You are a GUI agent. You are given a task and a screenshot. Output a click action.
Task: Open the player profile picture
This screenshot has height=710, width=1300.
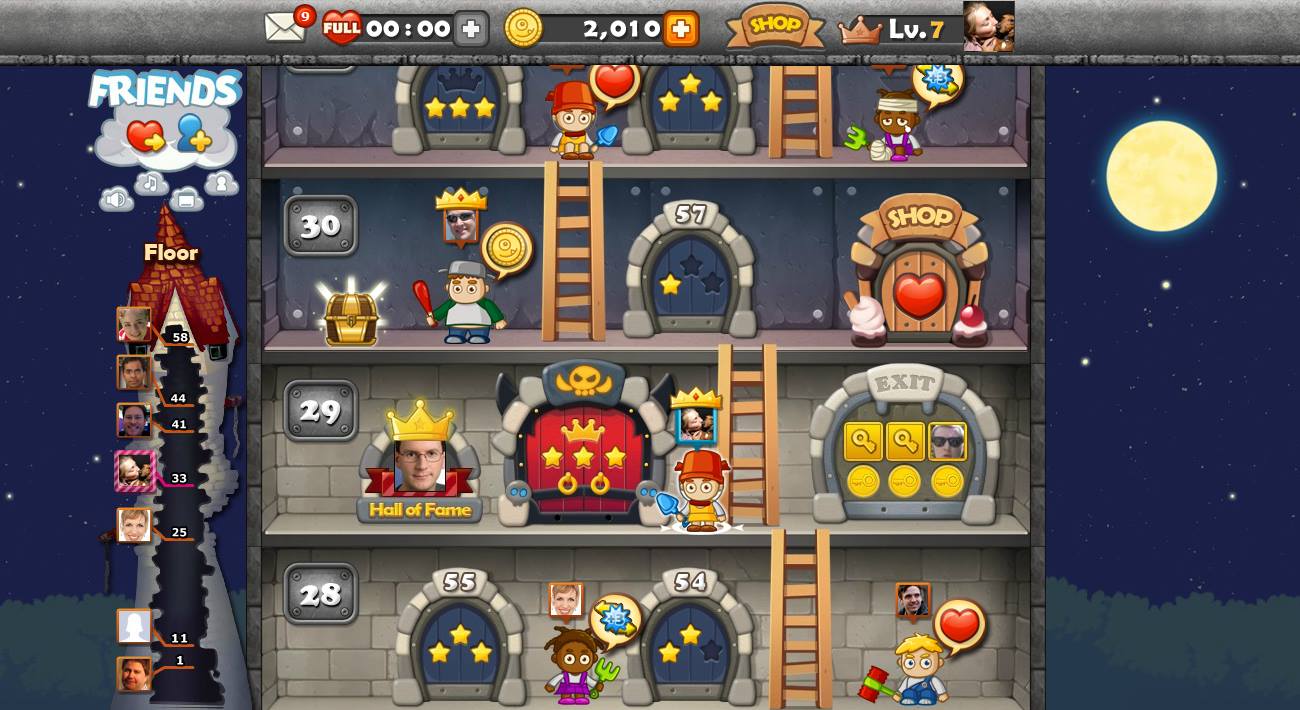988,26
